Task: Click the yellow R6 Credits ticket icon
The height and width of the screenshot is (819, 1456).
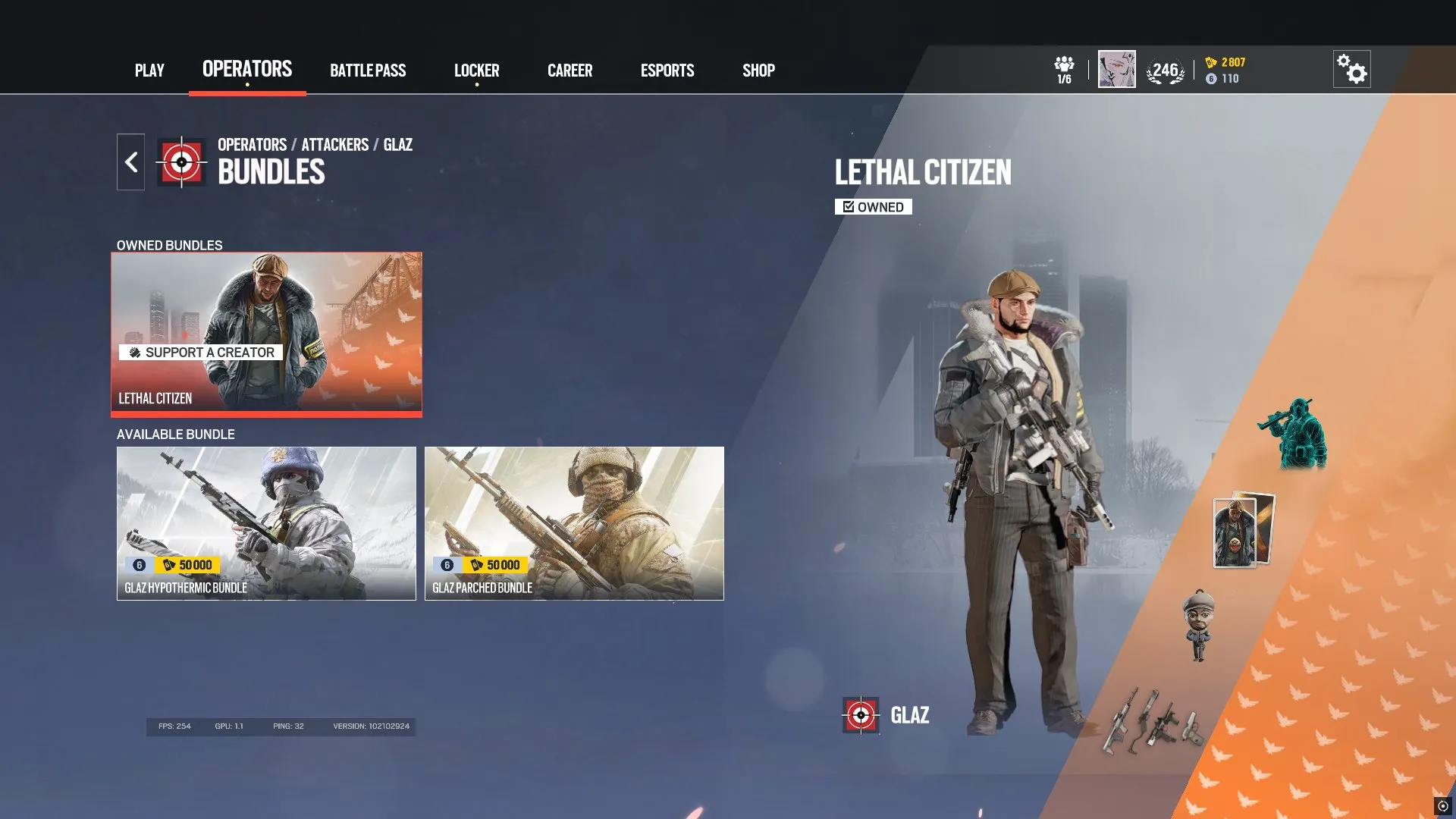Action: point(1211,64)
